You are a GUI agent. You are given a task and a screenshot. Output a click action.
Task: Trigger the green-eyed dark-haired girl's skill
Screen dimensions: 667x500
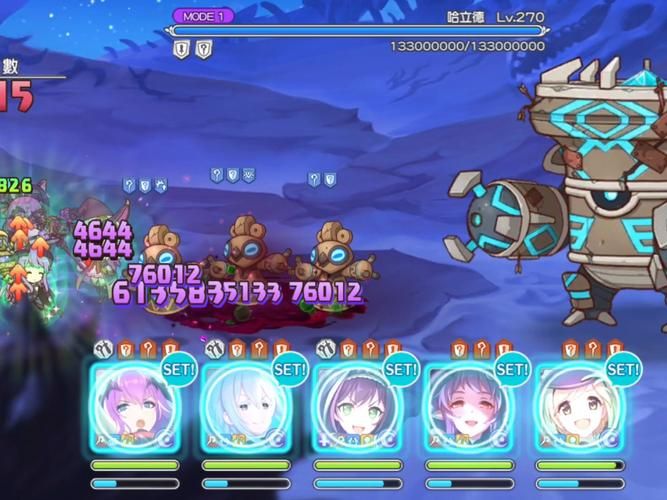click(x=357, y=410)
